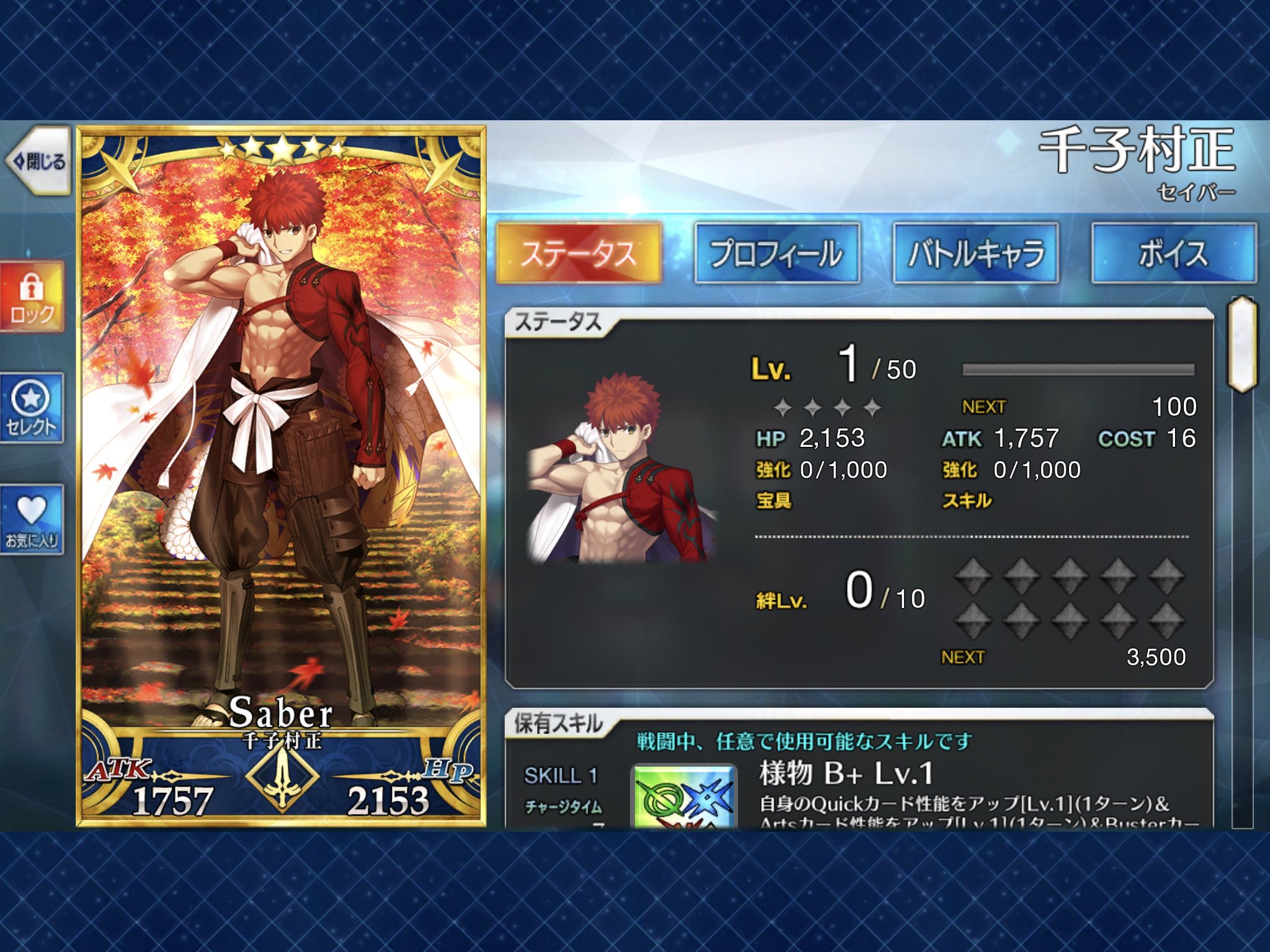The width and height of the screenshot is (1270, 952).
Task: Mark servant as favorite with お気に入り
Action: pyautogui.click(x=32, y=519)
